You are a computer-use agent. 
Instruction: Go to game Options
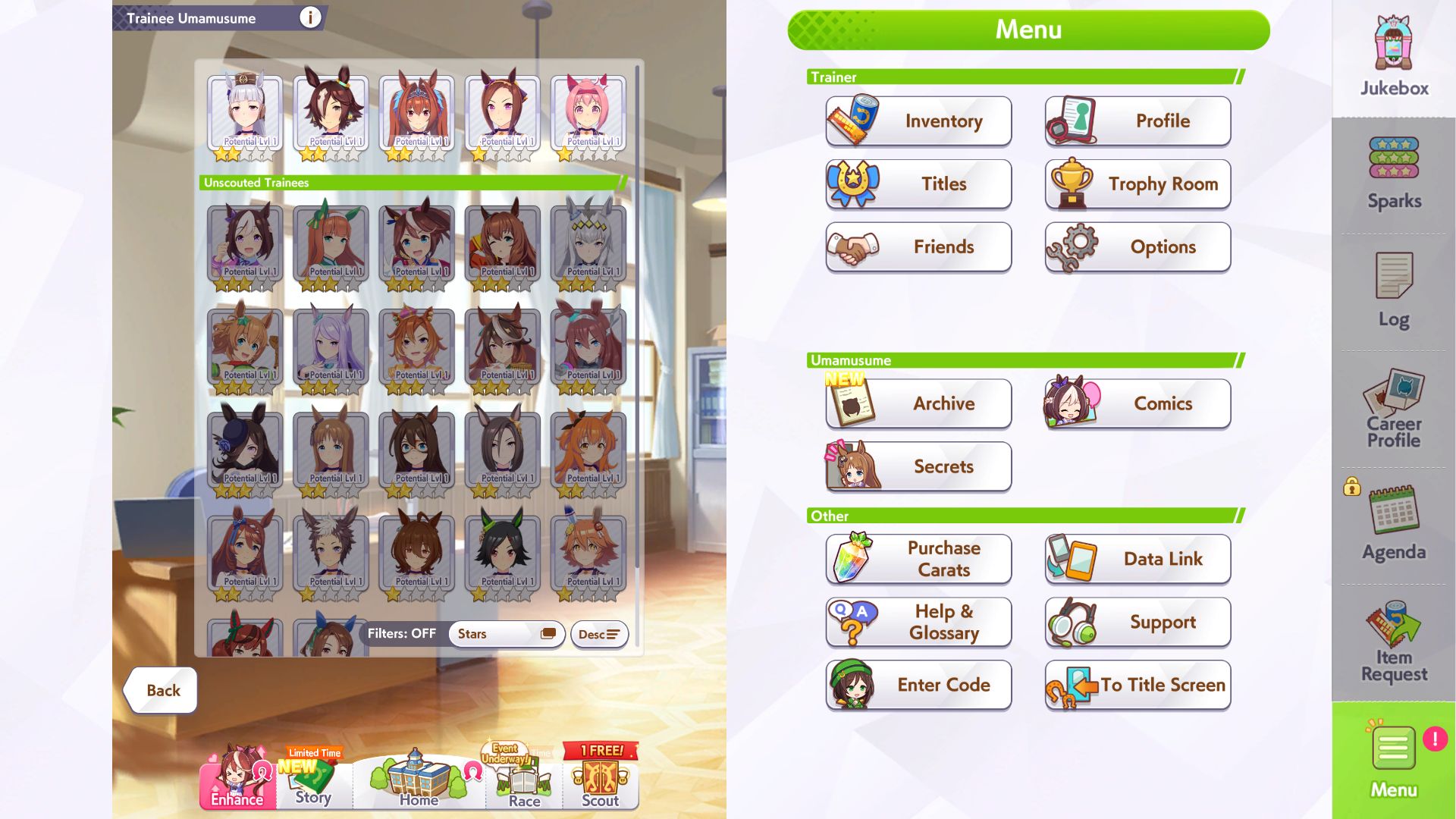[x=1137, y=247]
